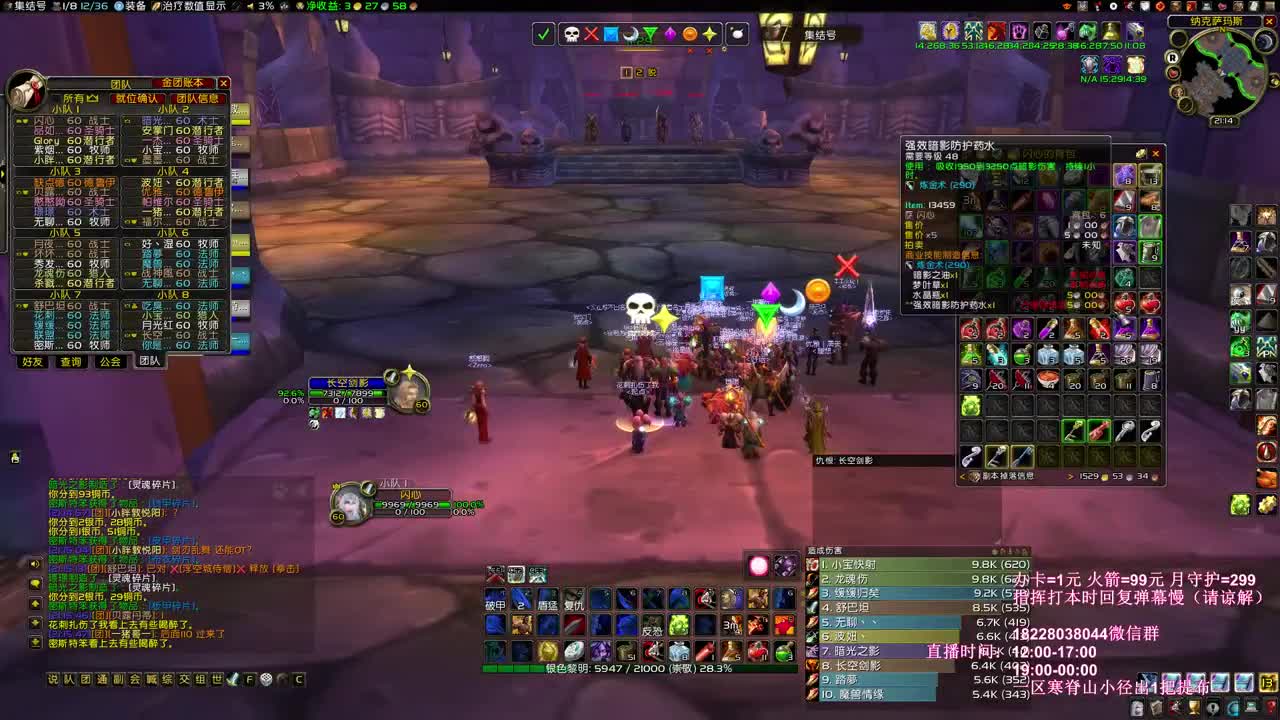Place the skull raid target marker
This screenshot has height=720, width=1280.
[x=571, y=33]
